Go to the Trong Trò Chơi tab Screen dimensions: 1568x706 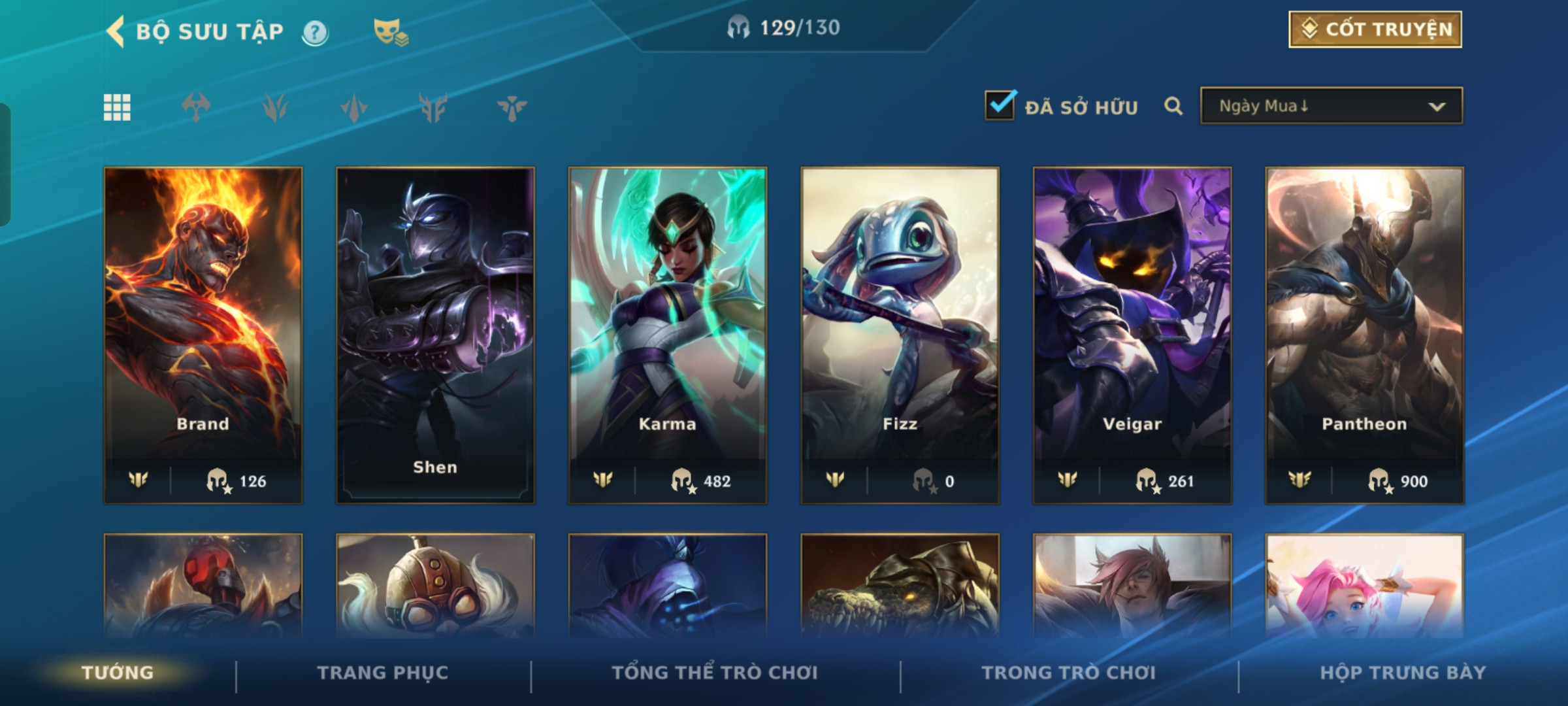point(1068,673)
